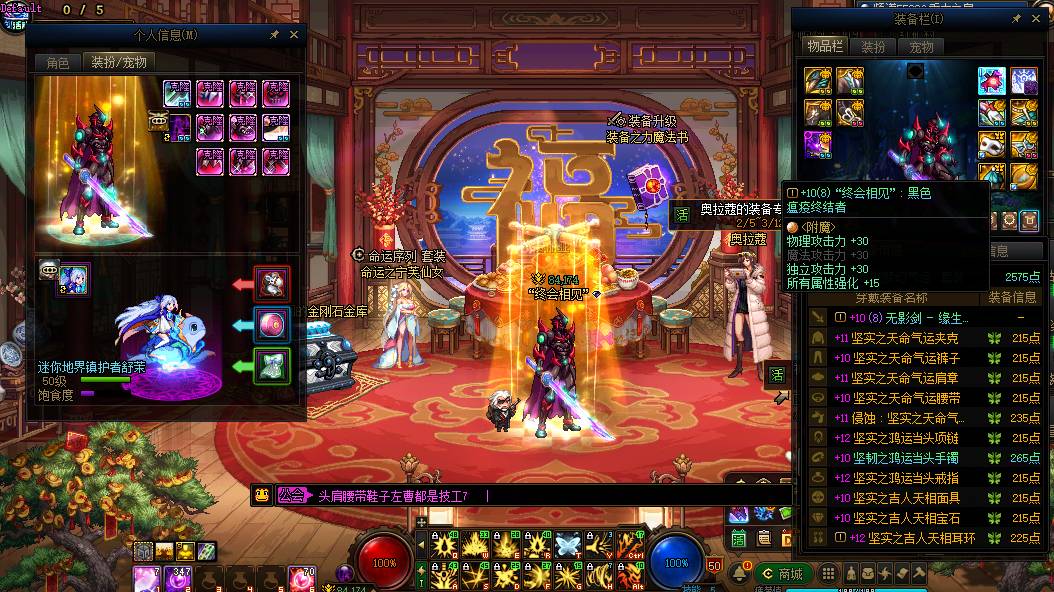Pin the 装备栏 window

1017,18
